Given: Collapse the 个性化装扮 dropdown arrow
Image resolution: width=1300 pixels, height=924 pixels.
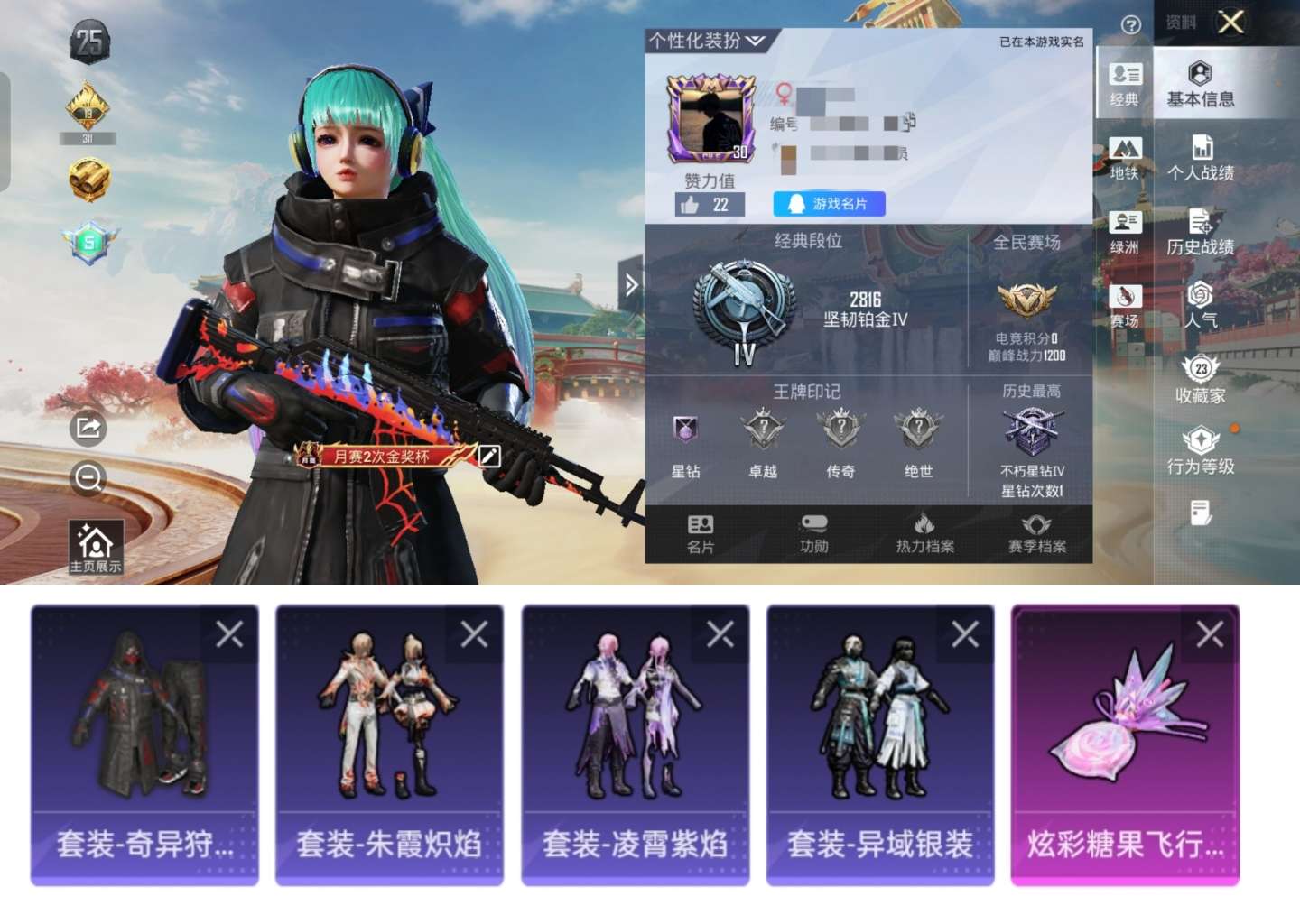Looking at the screenshot, I should point(755,40).
